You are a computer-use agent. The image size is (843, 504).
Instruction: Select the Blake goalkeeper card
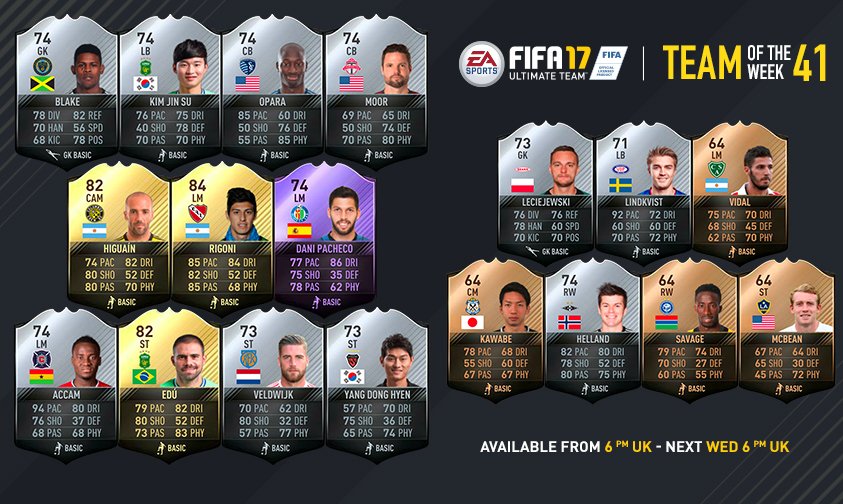click(68, 90)
